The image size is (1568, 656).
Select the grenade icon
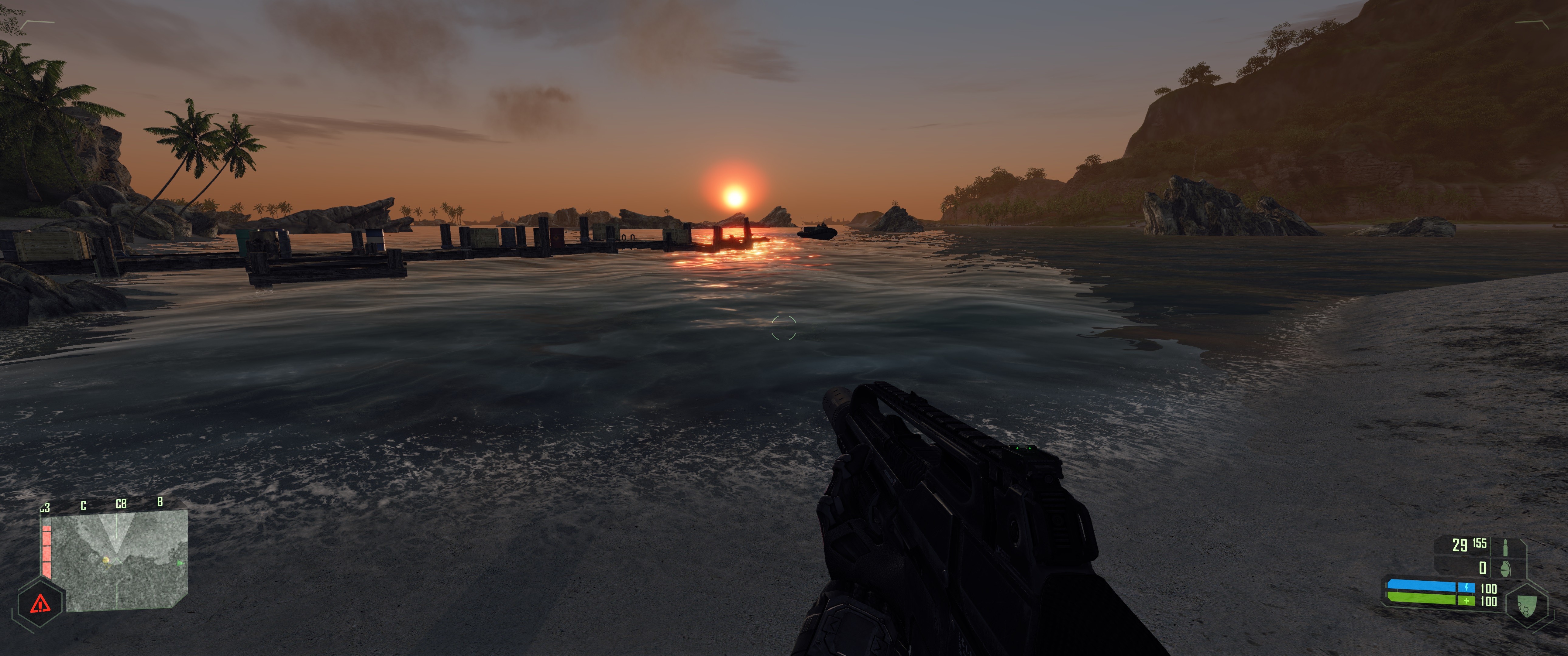pyautogui.click(x=1505, y=568)
